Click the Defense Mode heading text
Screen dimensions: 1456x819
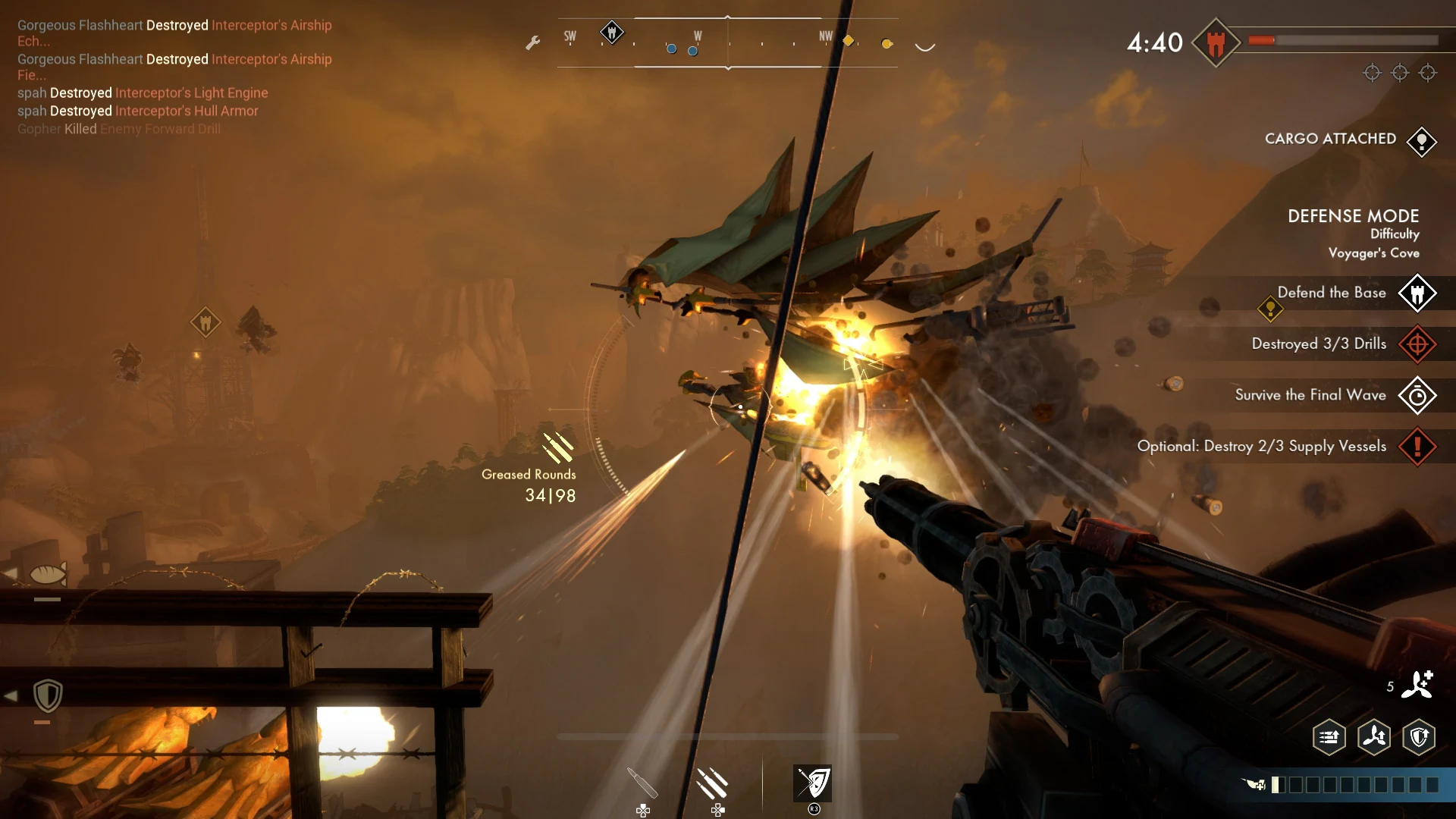(x=1353, y=215)
